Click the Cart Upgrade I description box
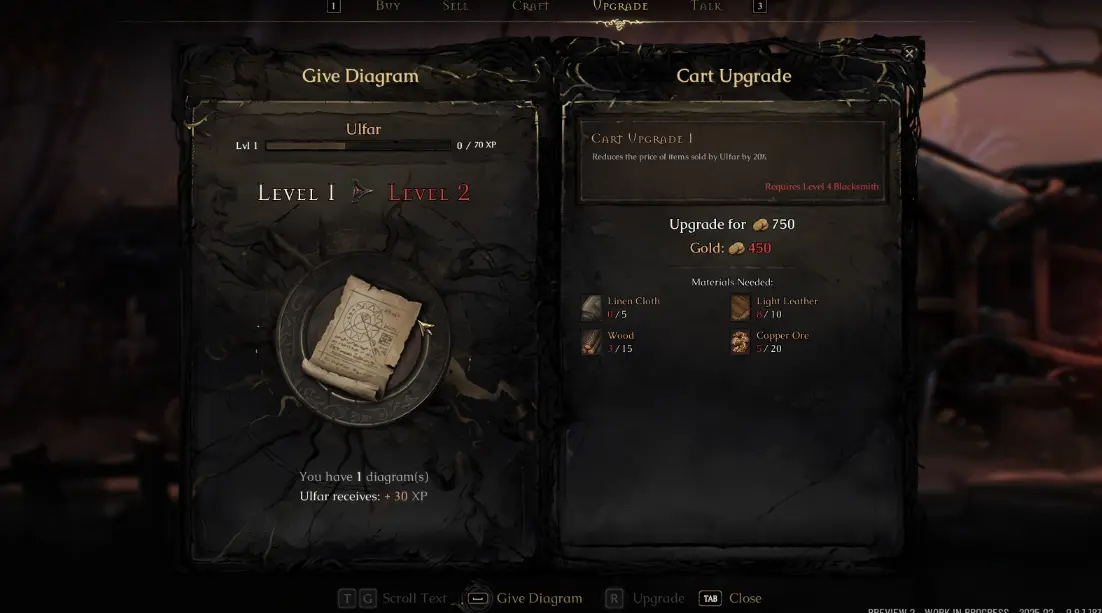Screen dimensions: 1102x613 coord(732,162)
